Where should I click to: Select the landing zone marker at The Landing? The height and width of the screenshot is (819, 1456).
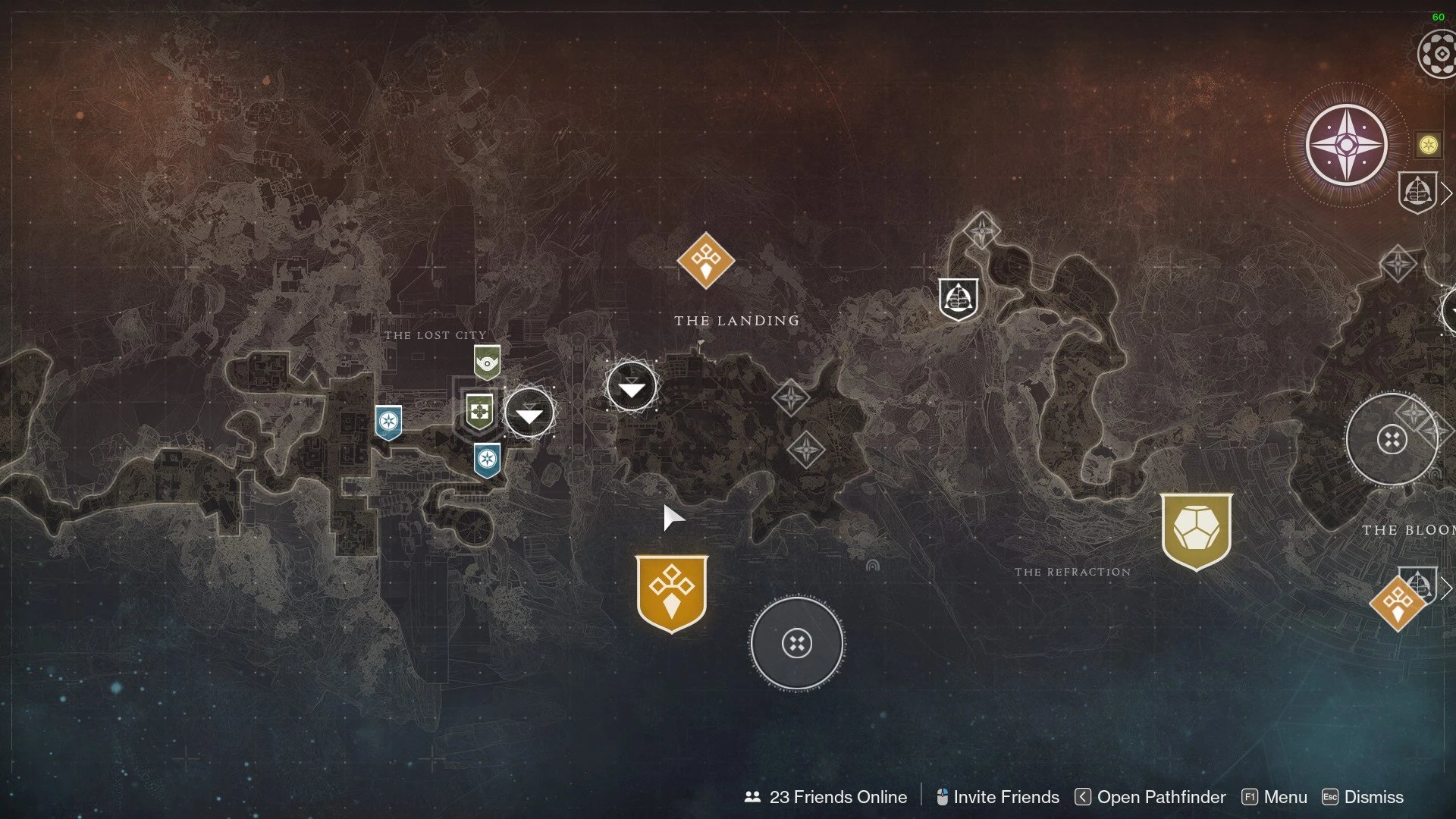(631, 387)
